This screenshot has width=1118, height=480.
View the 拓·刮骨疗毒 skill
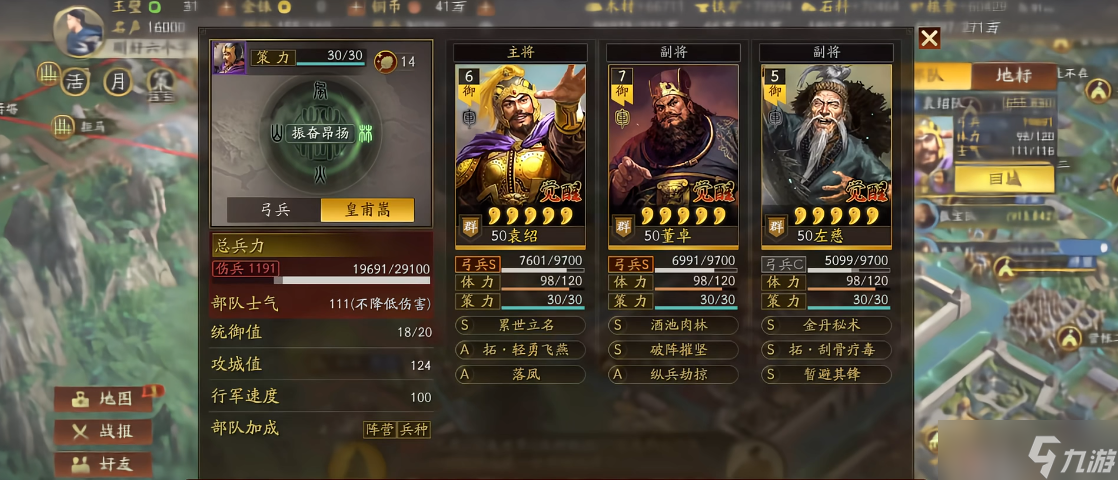[x=825, y=350]
